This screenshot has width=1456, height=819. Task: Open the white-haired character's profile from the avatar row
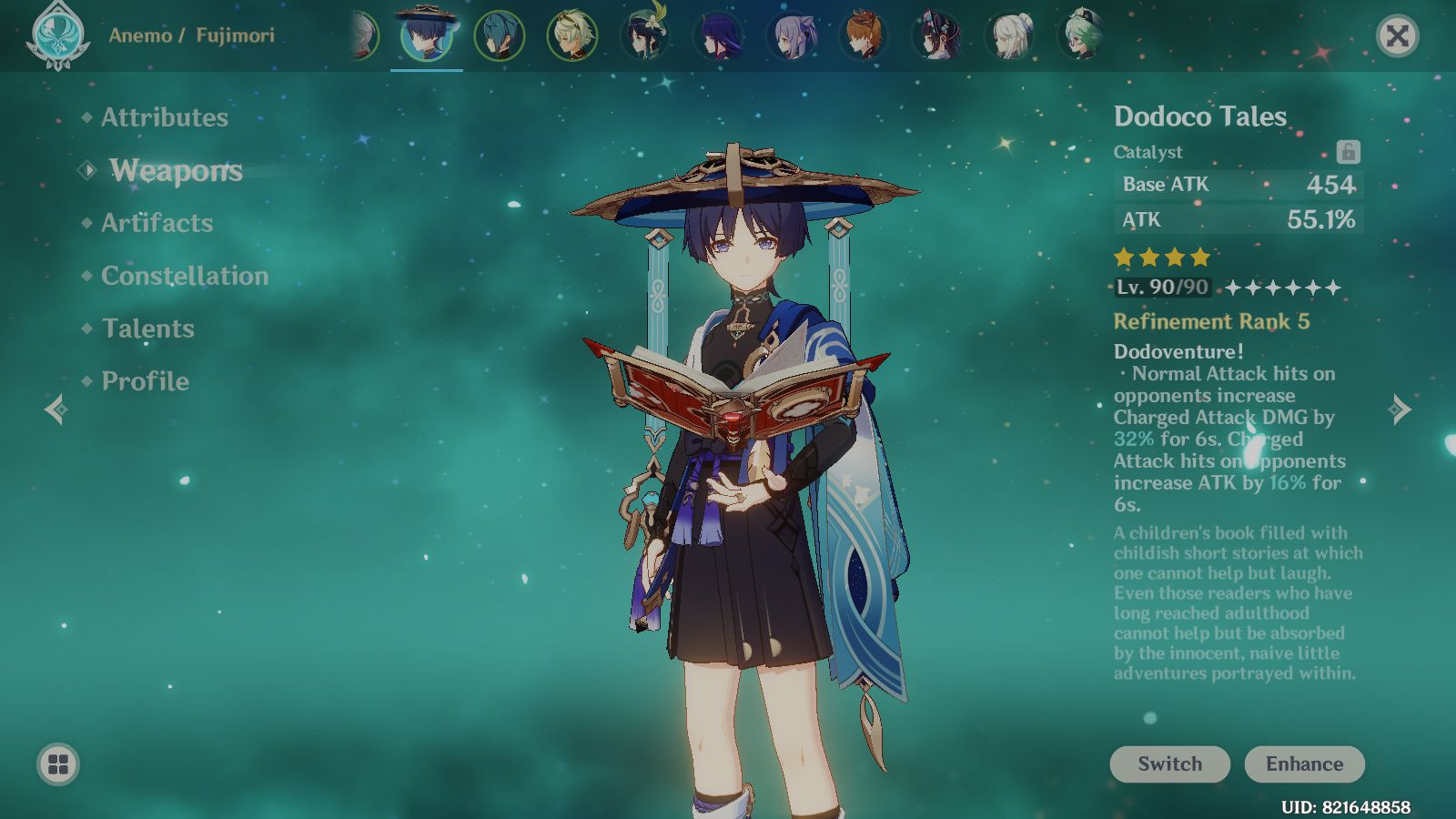coord(1008,36)
